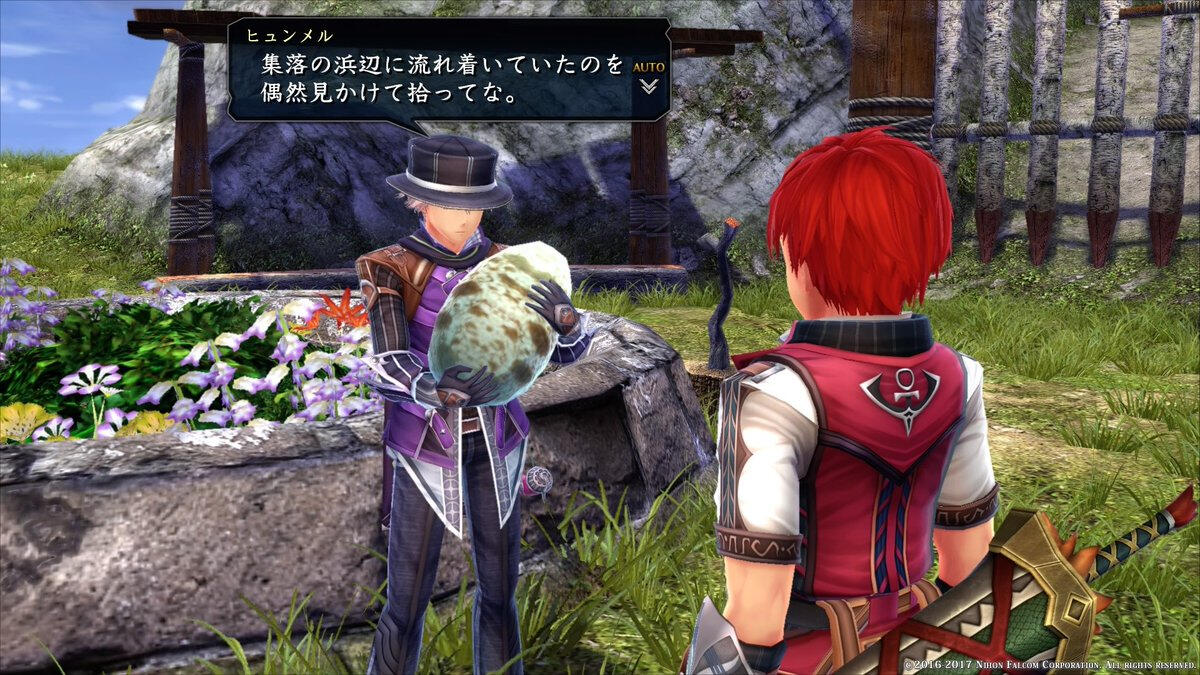Viewport: 1200px width, 675px height.
Task: Advance dialogue with the down-arrow chevron
Action: [x=649, y=86]
